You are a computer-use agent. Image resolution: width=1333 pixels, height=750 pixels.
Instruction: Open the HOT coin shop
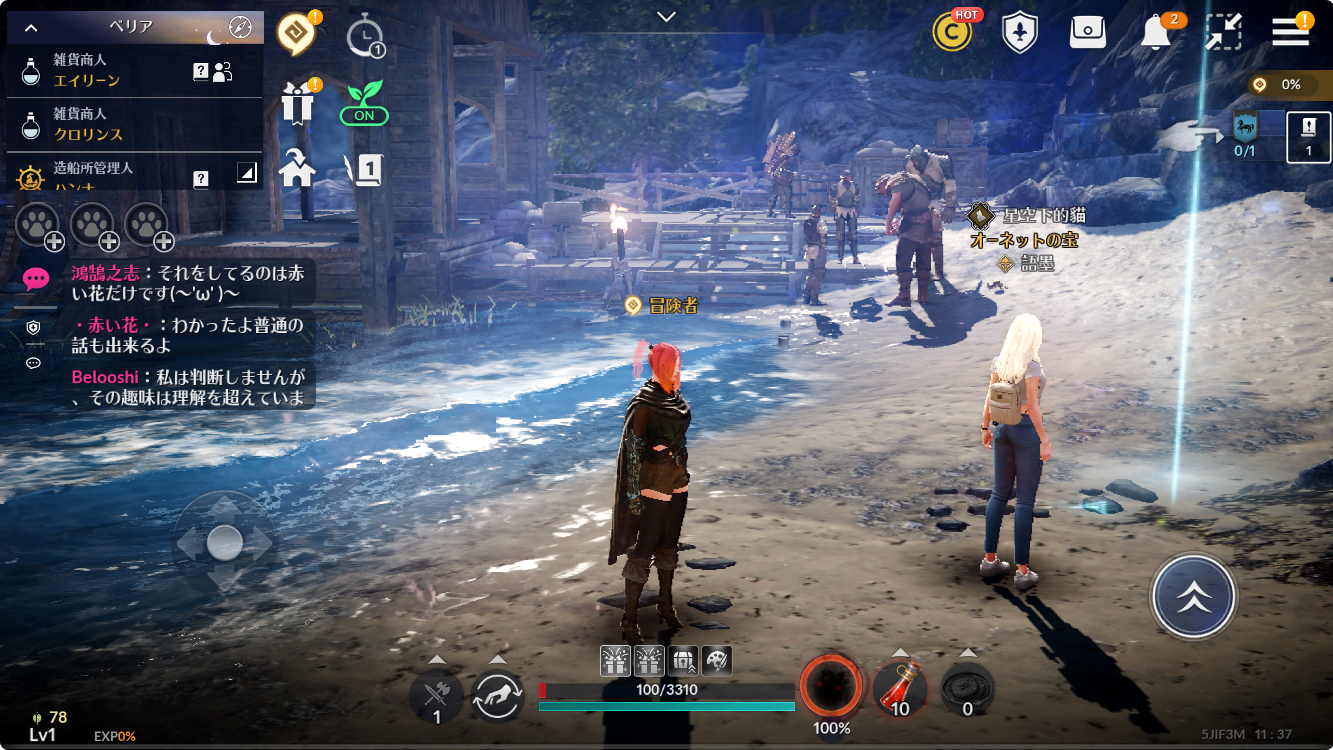952,32
